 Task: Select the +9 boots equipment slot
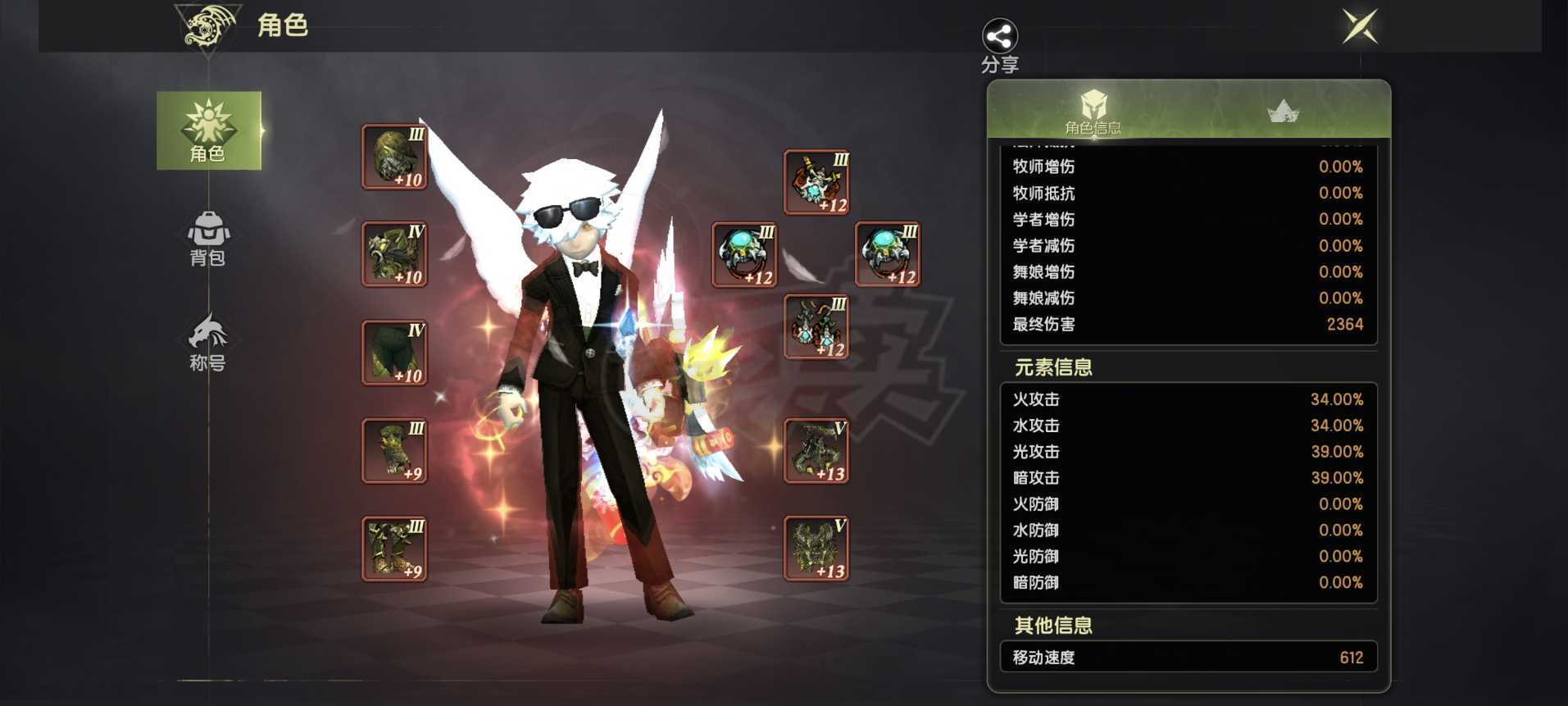394,549
